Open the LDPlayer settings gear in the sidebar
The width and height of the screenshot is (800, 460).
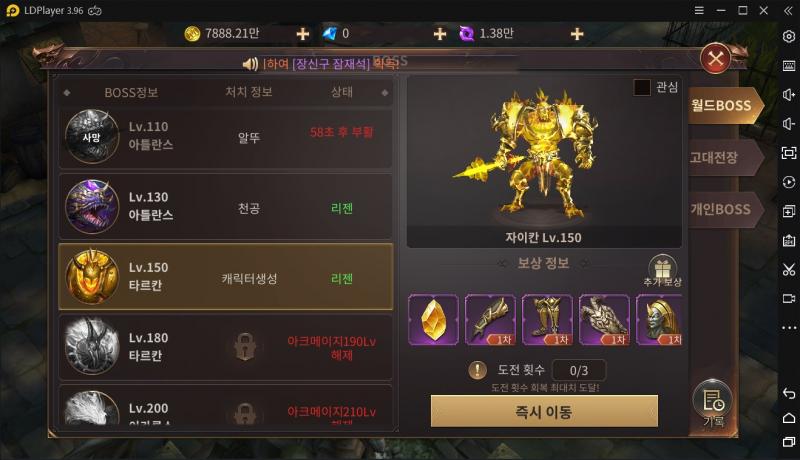789,35
